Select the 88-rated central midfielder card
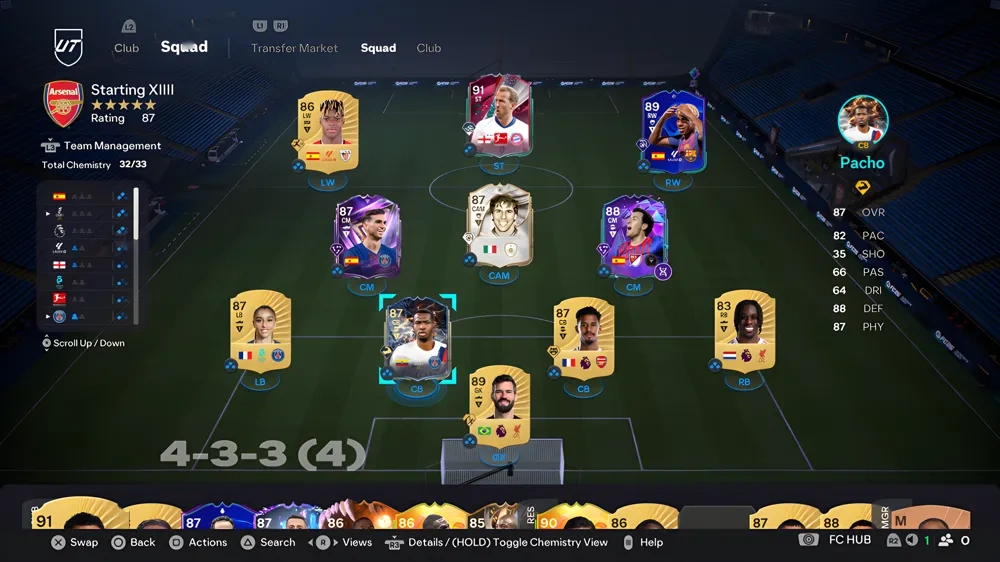 [x=632, y=238]
